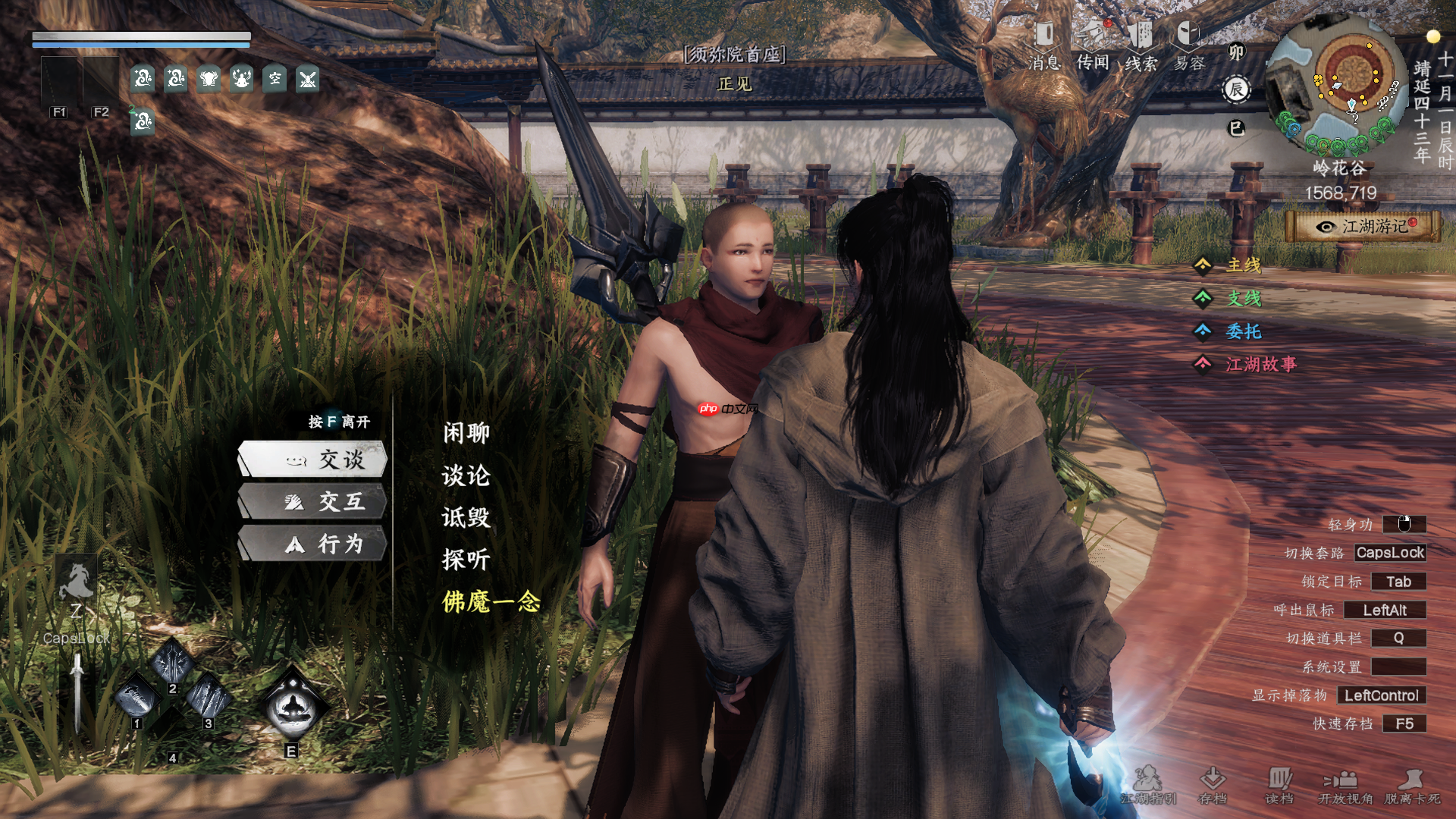
Task: Select the 诋毁 slander option
Action: pos(466,518)
